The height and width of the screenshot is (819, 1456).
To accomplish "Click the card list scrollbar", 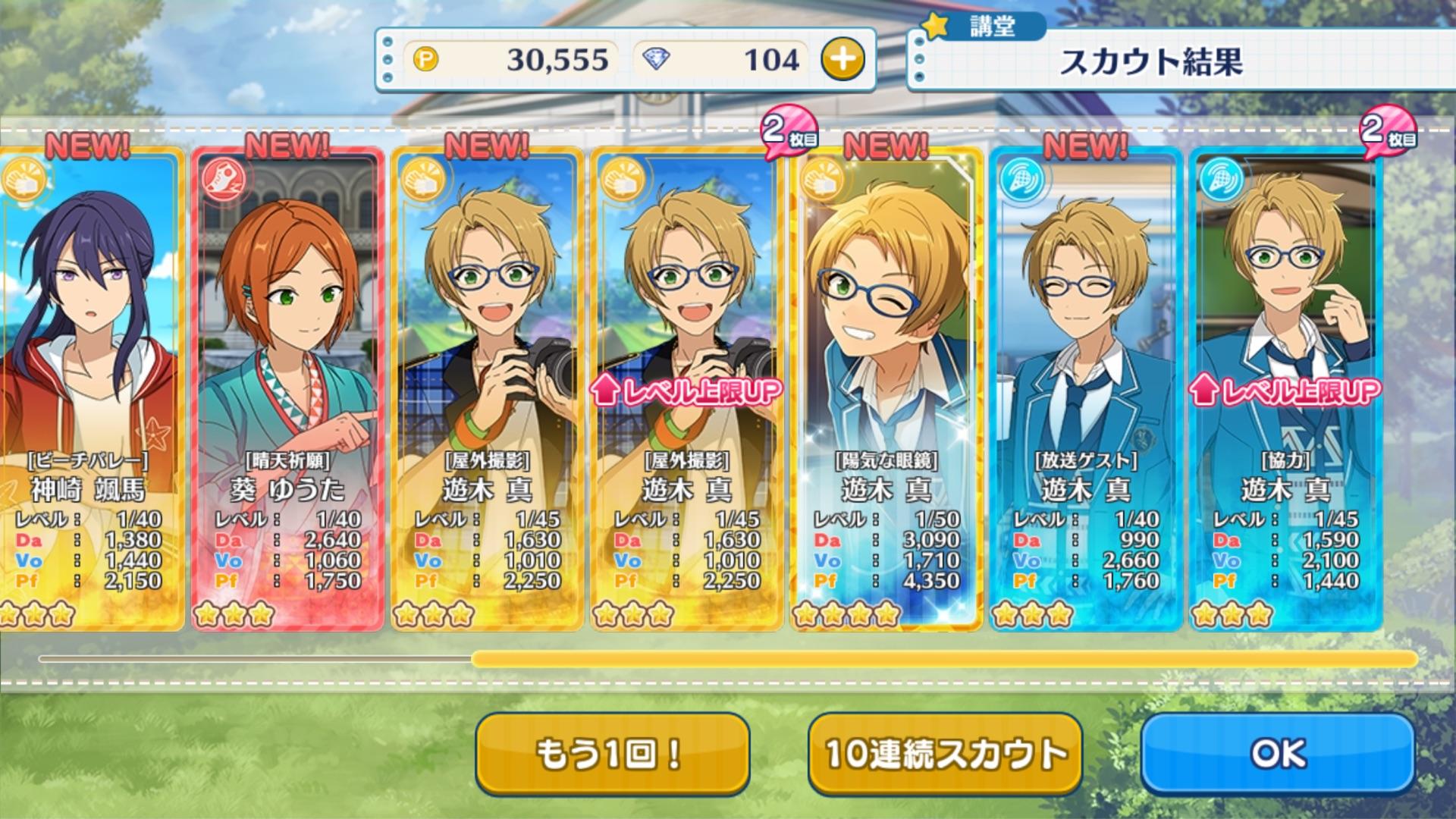I will click(943, 659).
